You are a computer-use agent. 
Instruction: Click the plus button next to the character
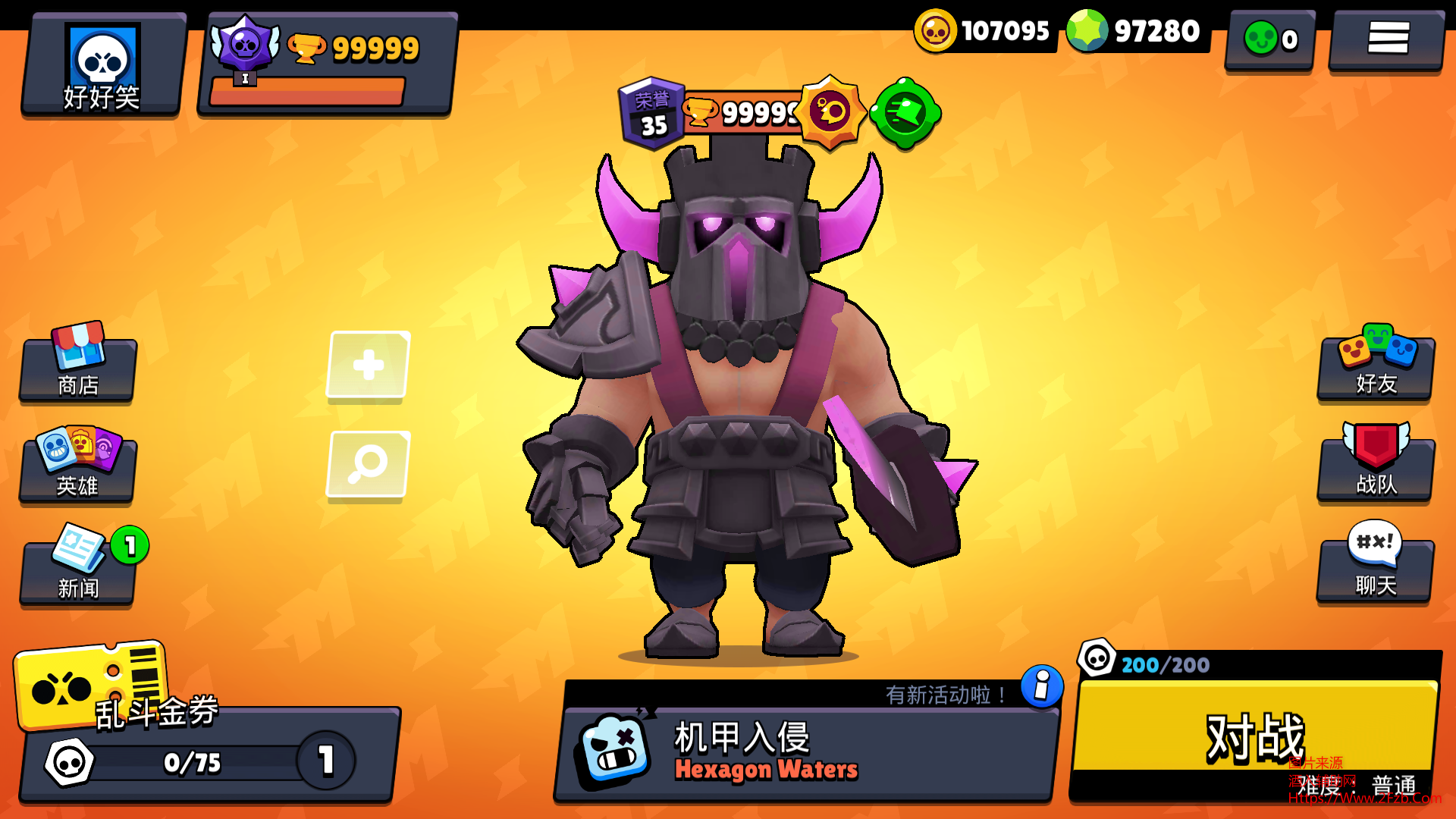pyautogui.click(x=368, y=364)
